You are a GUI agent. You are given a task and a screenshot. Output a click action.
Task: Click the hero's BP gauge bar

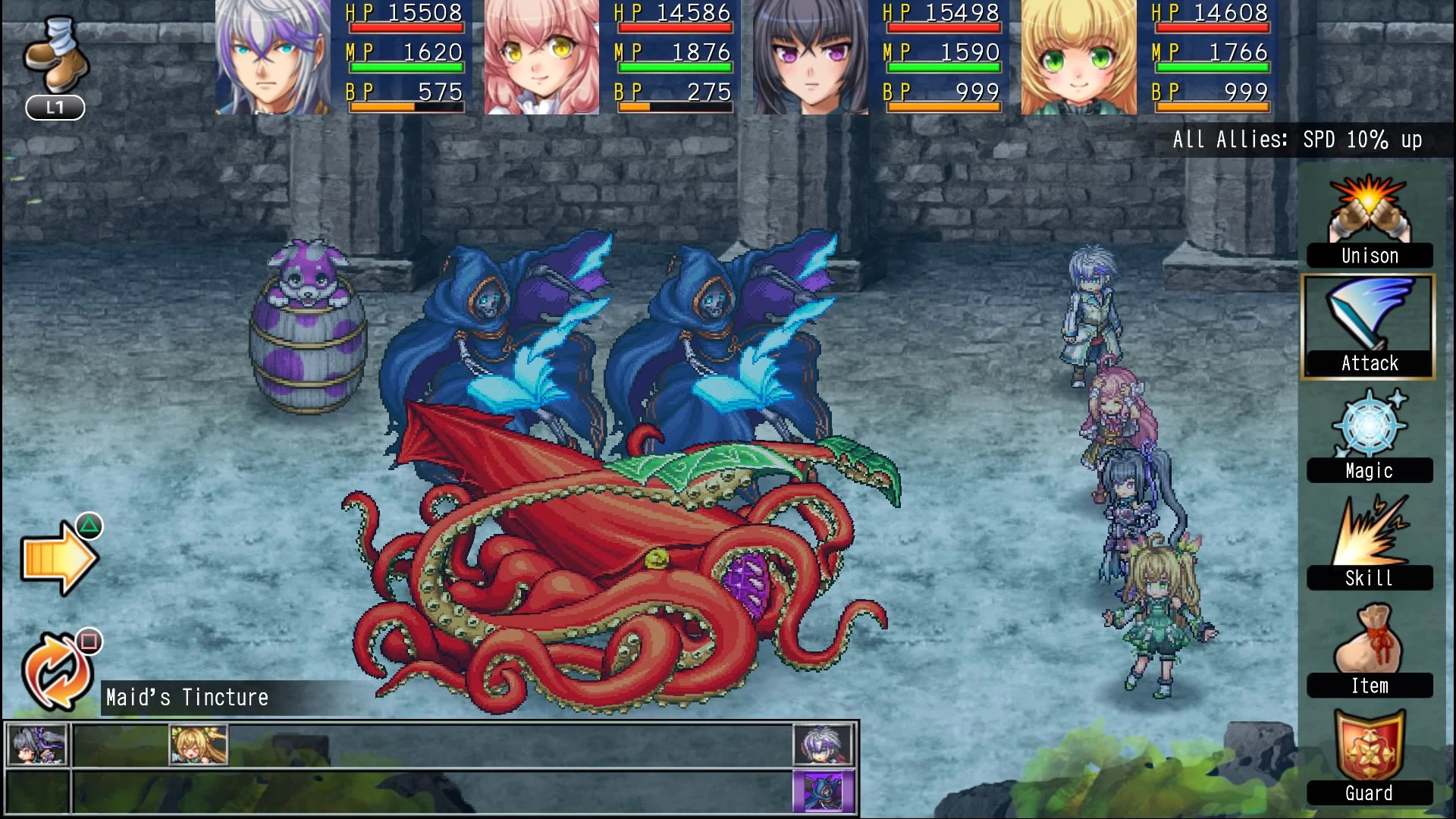(x=406, y=108)
